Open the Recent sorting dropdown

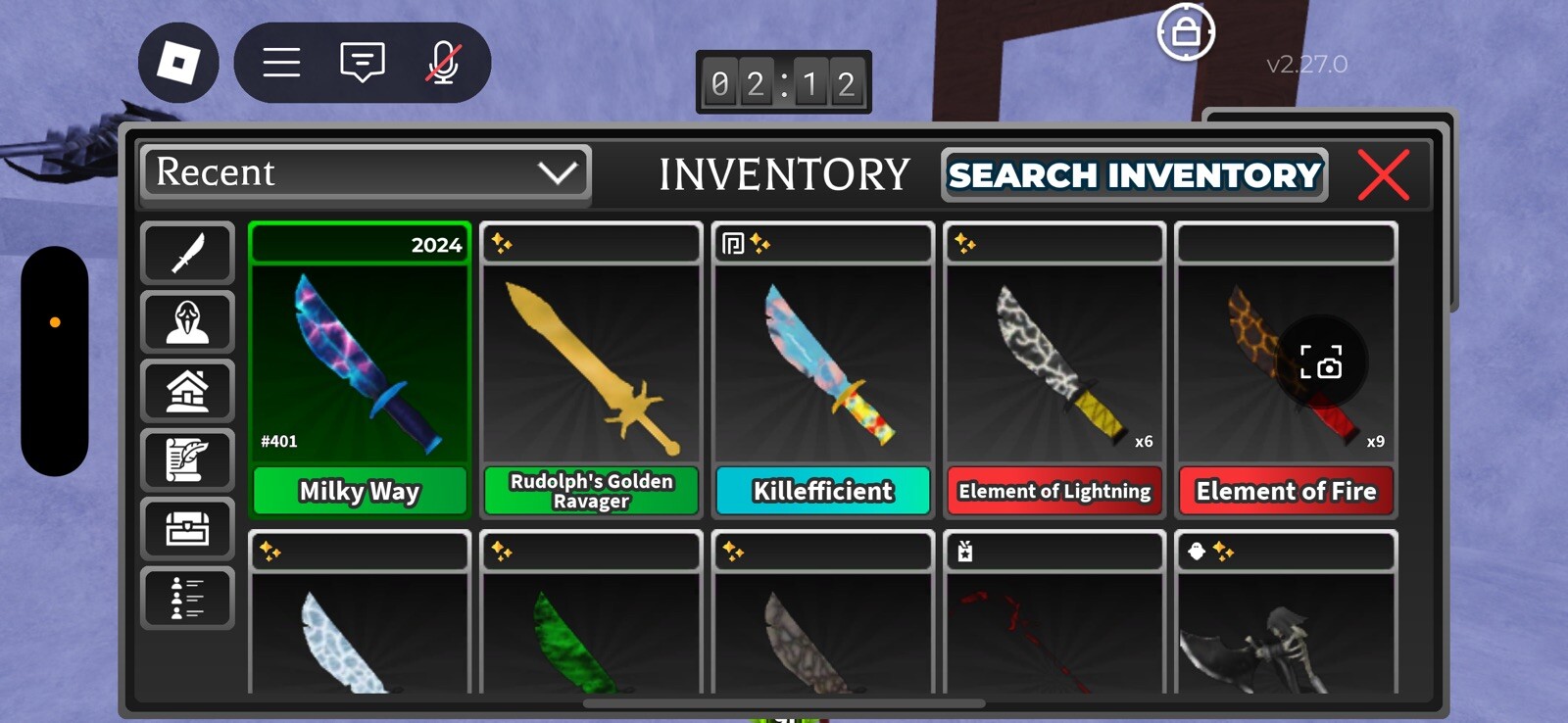(x=365, y=173)
